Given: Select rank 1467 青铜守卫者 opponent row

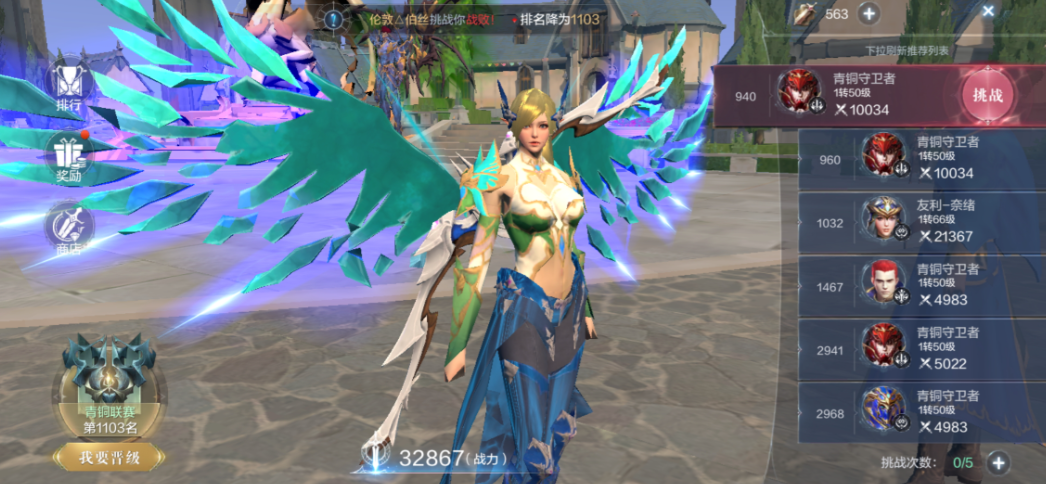Looking at the screenshot, I should 920,286.
